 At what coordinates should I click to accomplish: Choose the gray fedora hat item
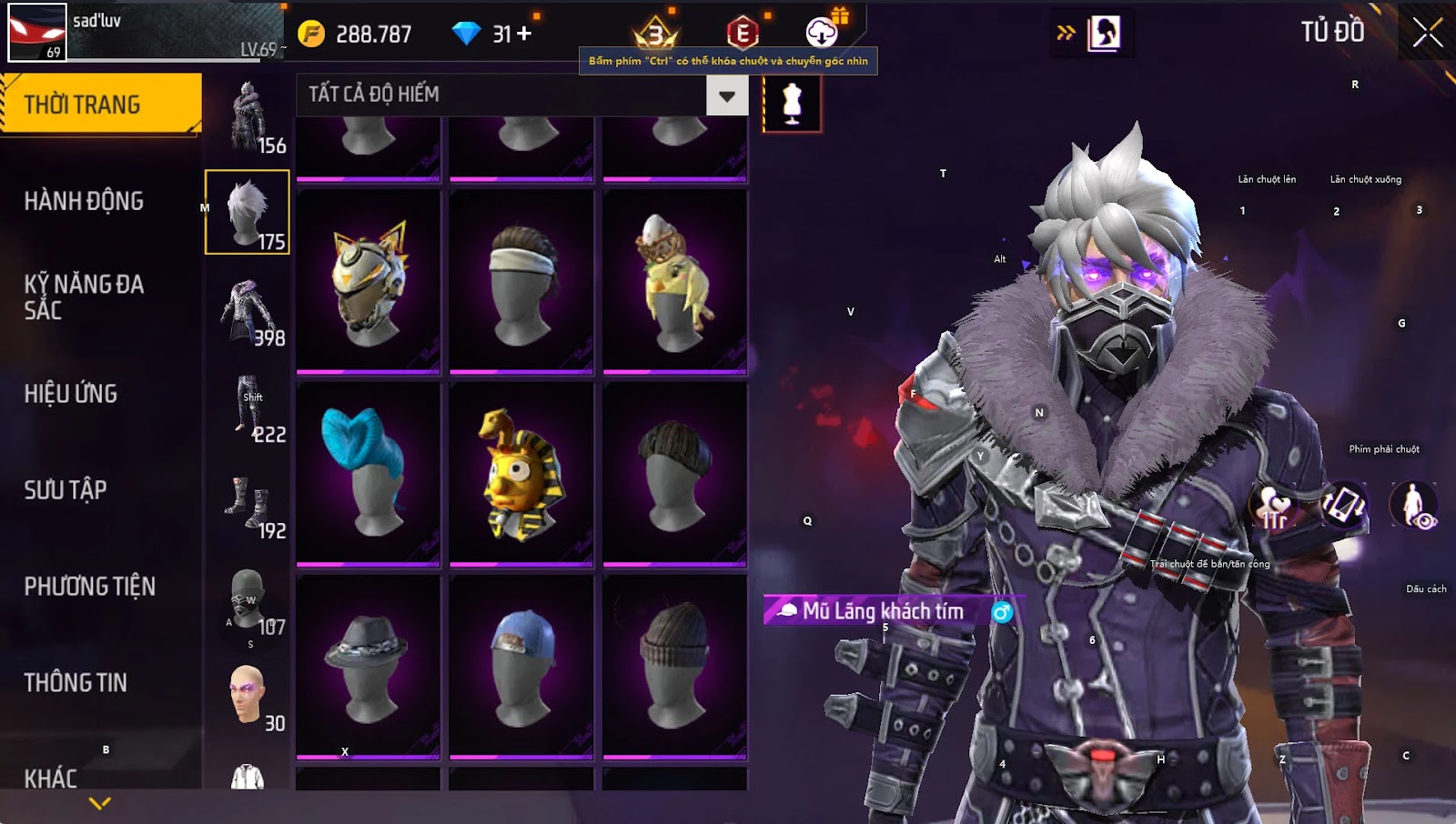tap(369, 666)
